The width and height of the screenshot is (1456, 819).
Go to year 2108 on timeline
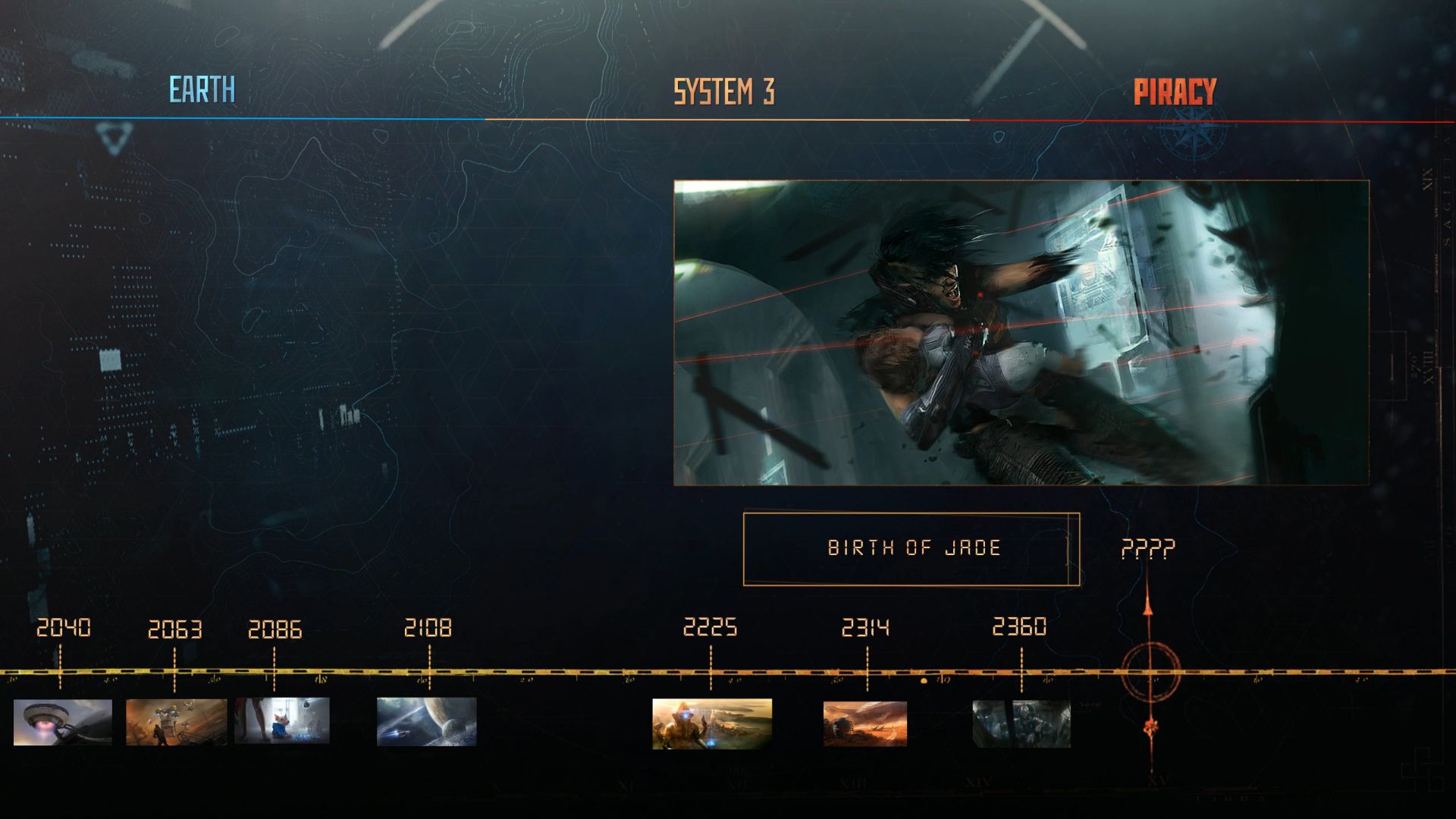428,629
